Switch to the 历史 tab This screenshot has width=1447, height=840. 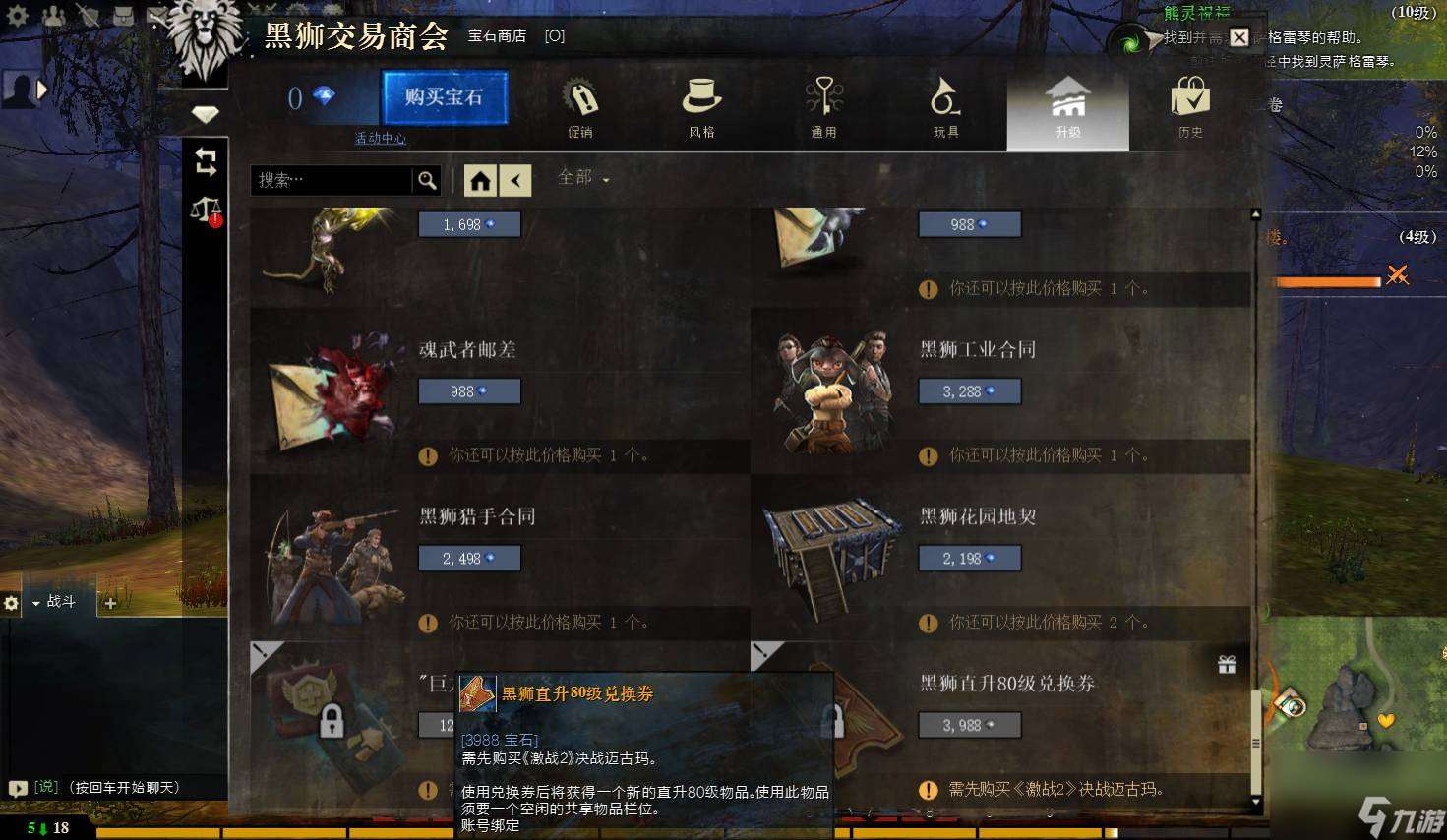[x=1189, y=108]
